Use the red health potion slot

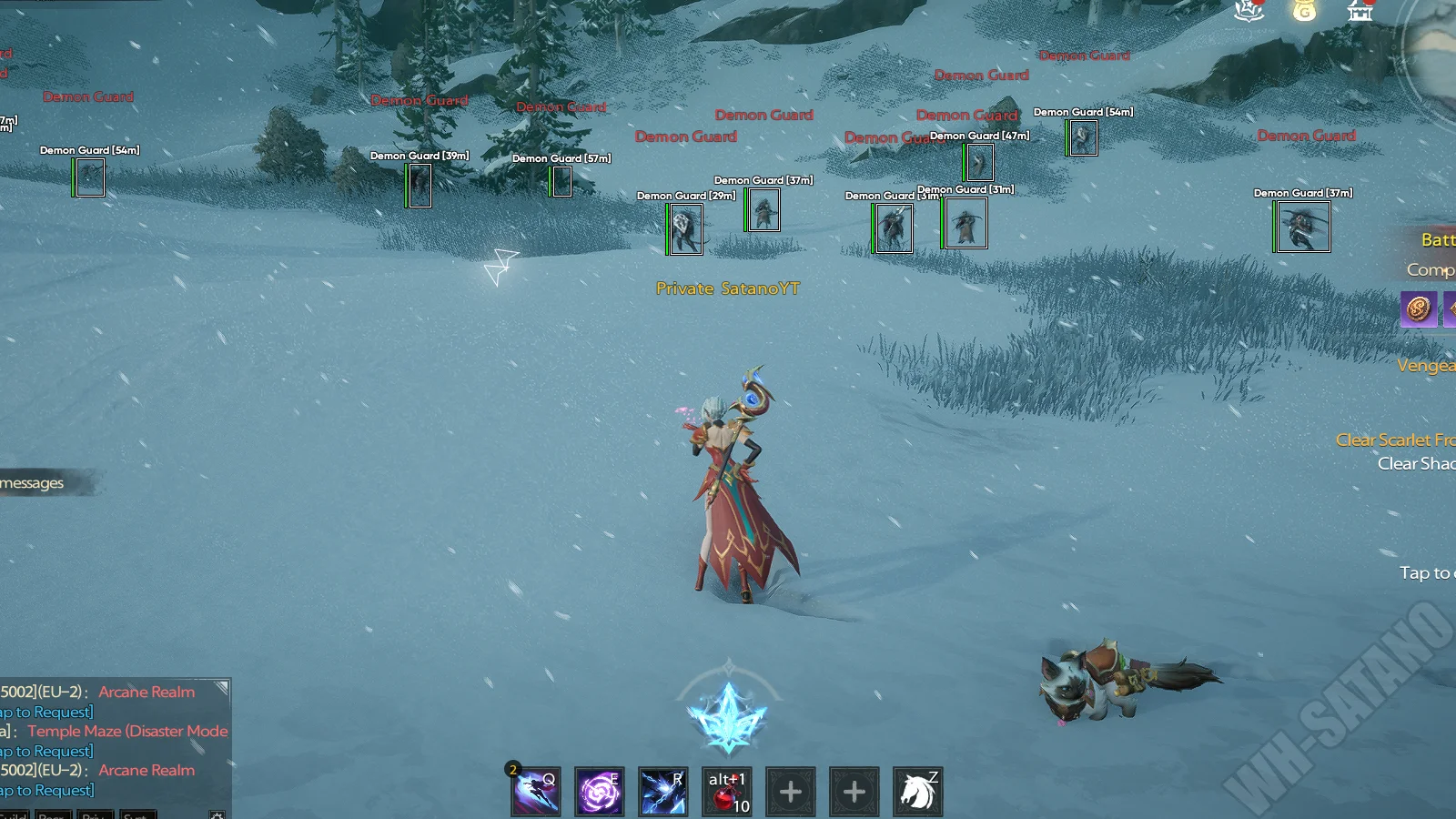pos(727,792)
